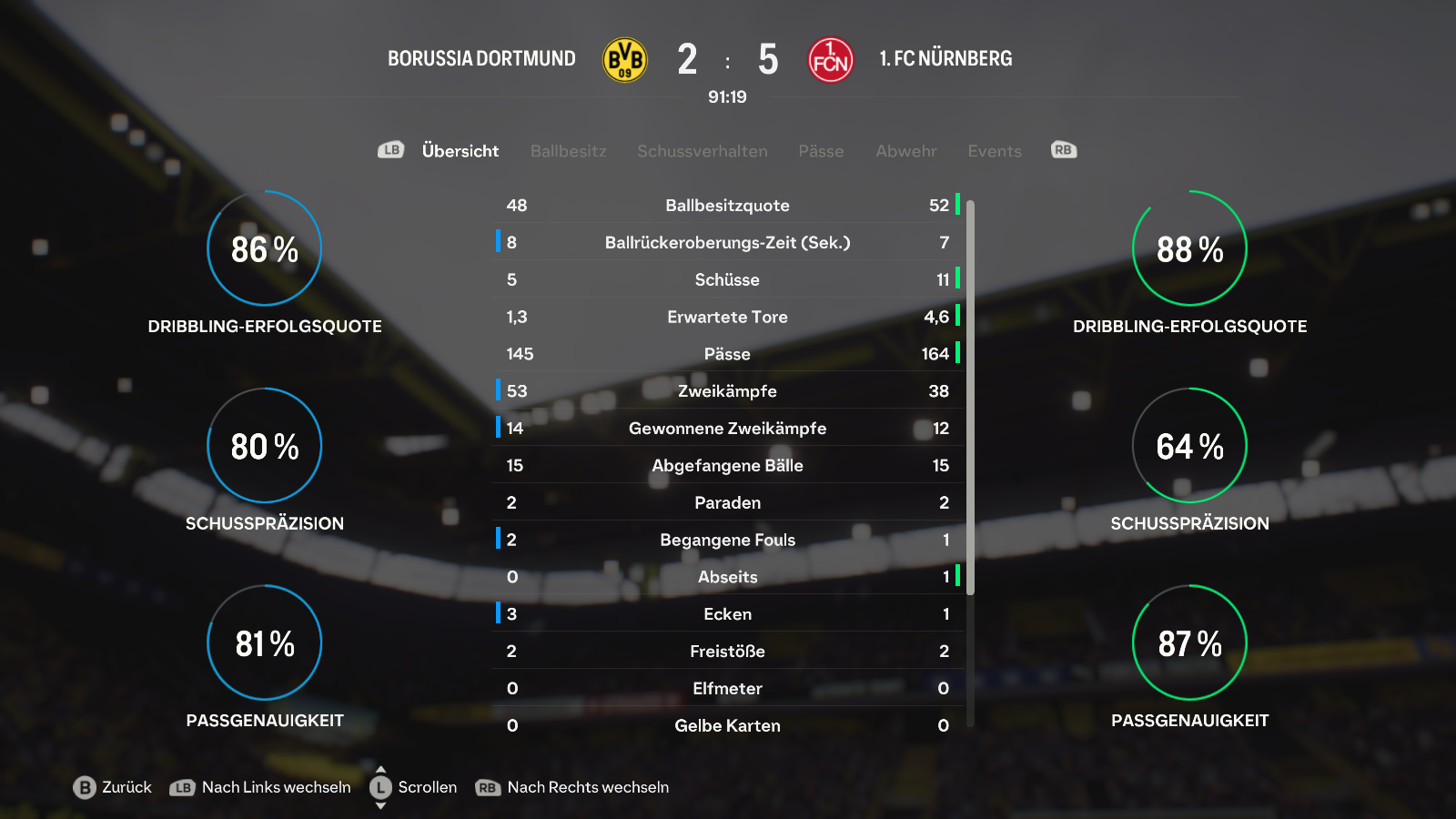Screen dimensions: 1456x819
Task: Show the Abwehr statistics tab
Action: point(905,151)
